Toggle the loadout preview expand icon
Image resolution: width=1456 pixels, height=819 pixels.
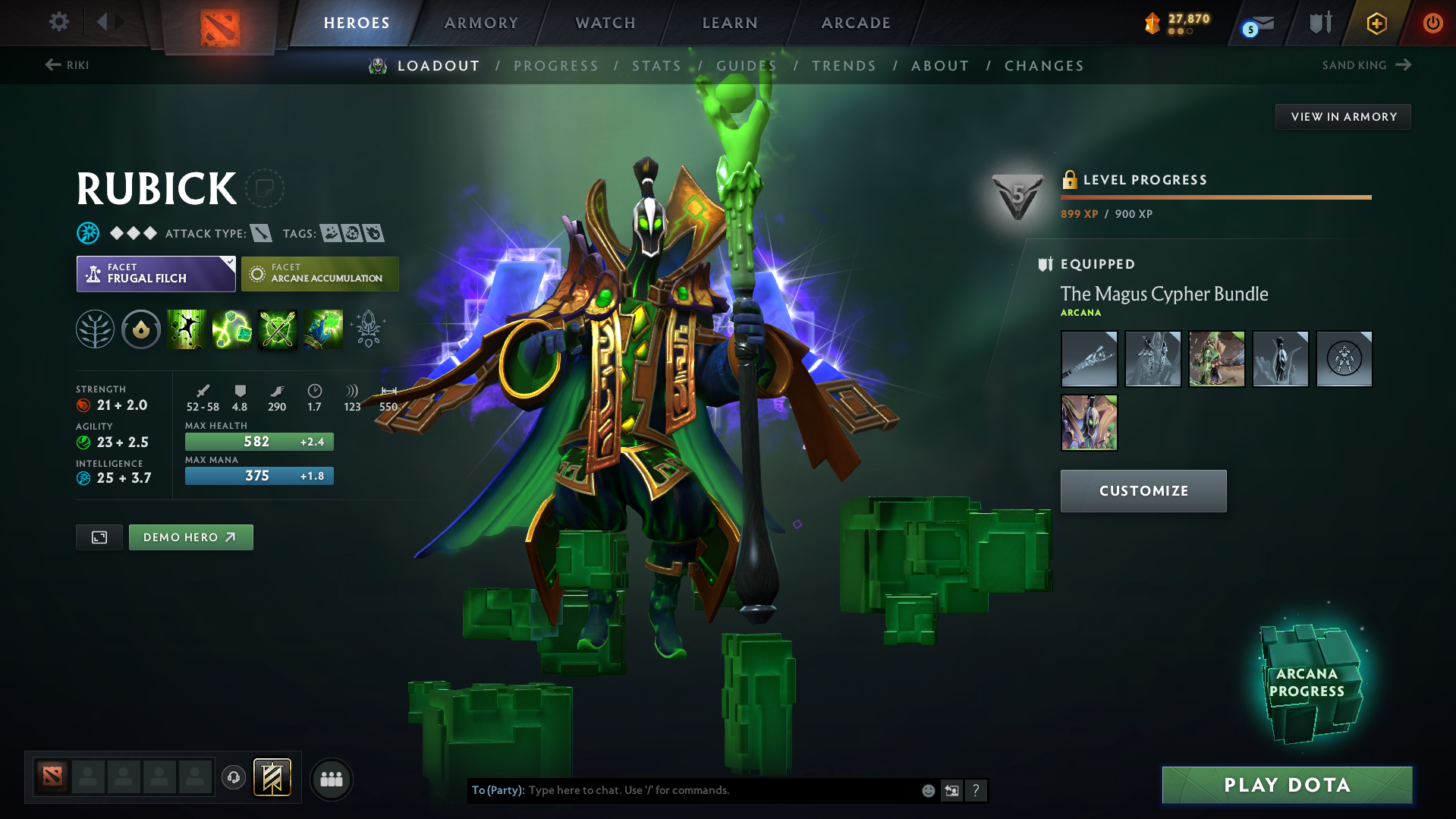click(x=99, y=537)
